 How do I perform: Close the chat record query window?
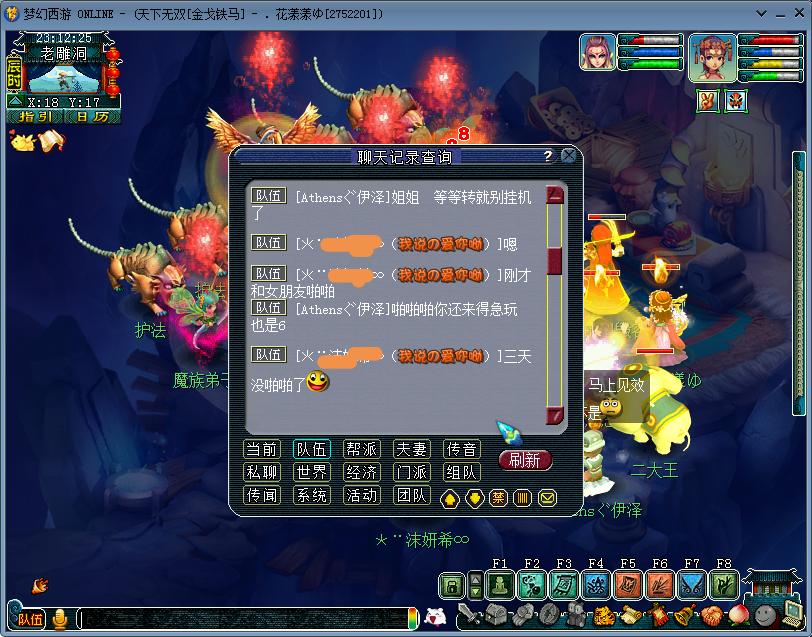point(568,156)
